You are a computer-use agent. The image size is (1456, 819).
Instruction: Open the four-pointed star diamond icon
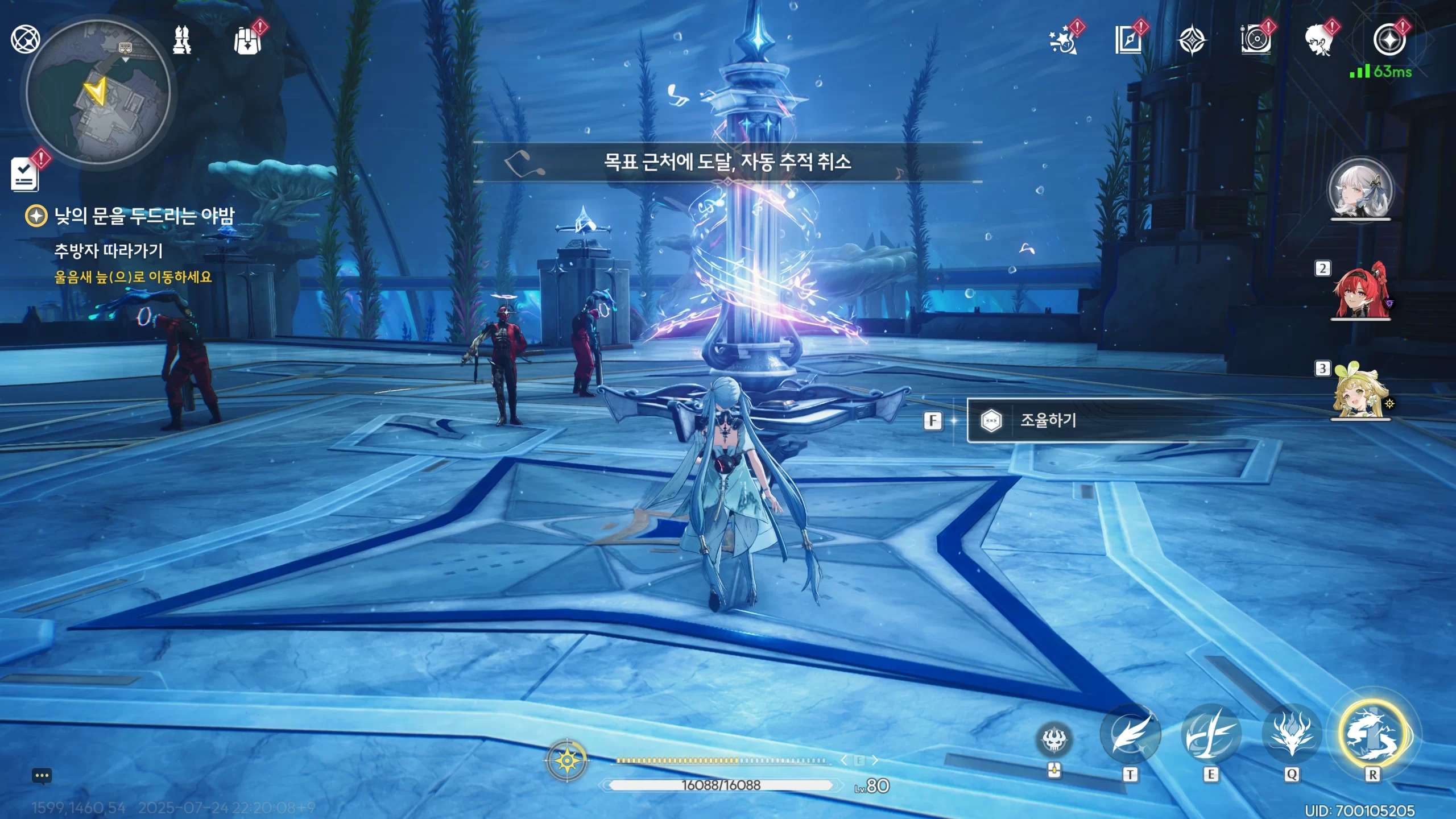click(x=1192, y=41)
